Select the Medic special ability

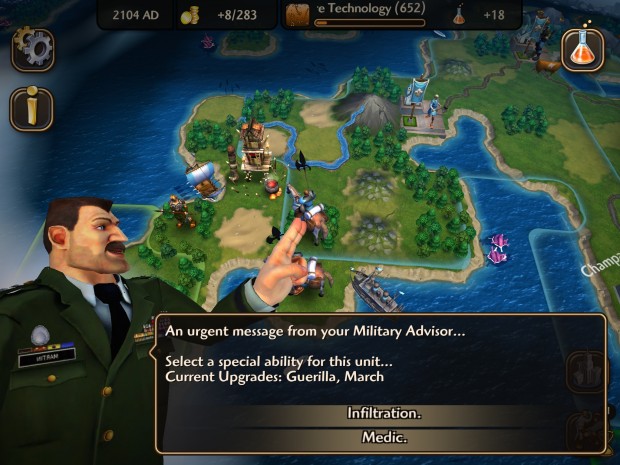(384, 437)
